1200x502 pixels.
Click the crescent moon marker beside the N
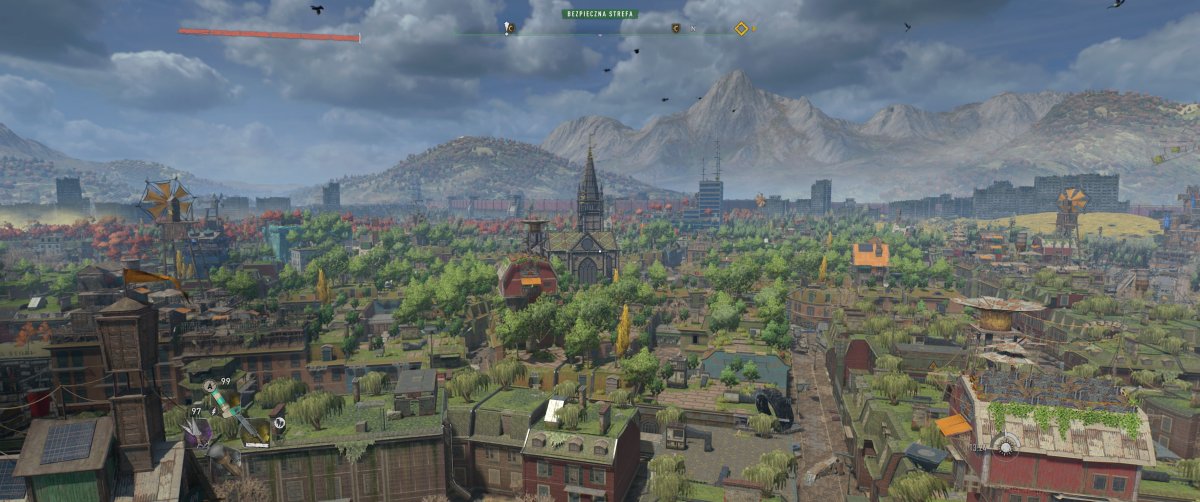(x=676, y=29)
